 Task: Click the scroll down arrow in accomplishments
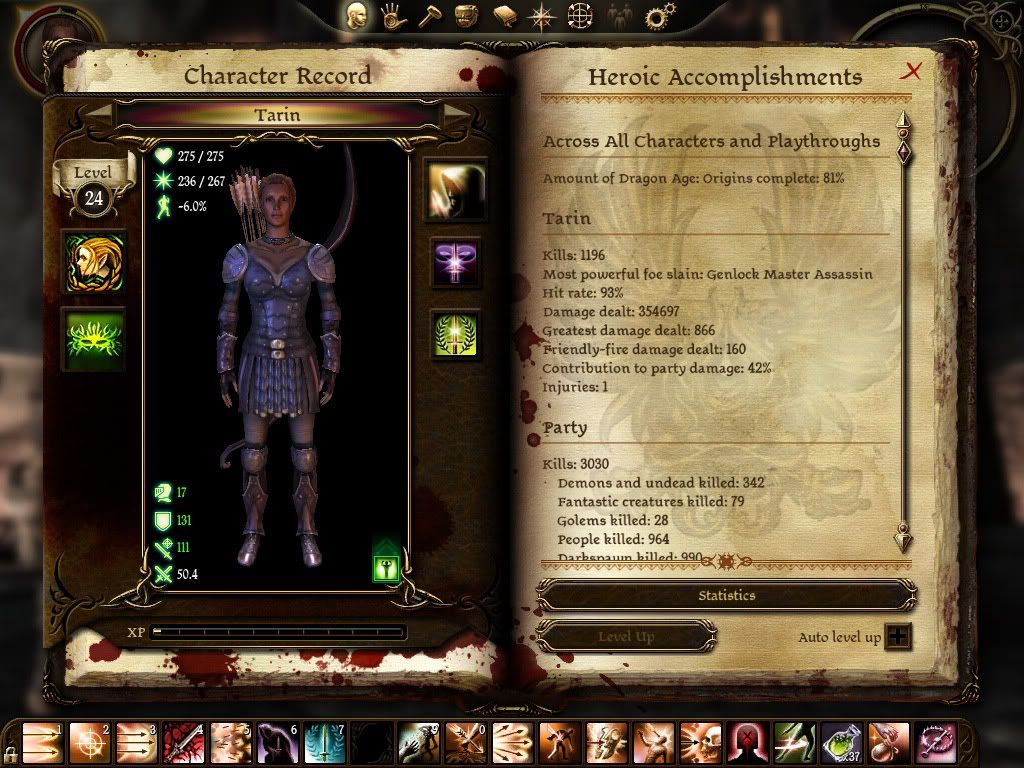(903, 538)
